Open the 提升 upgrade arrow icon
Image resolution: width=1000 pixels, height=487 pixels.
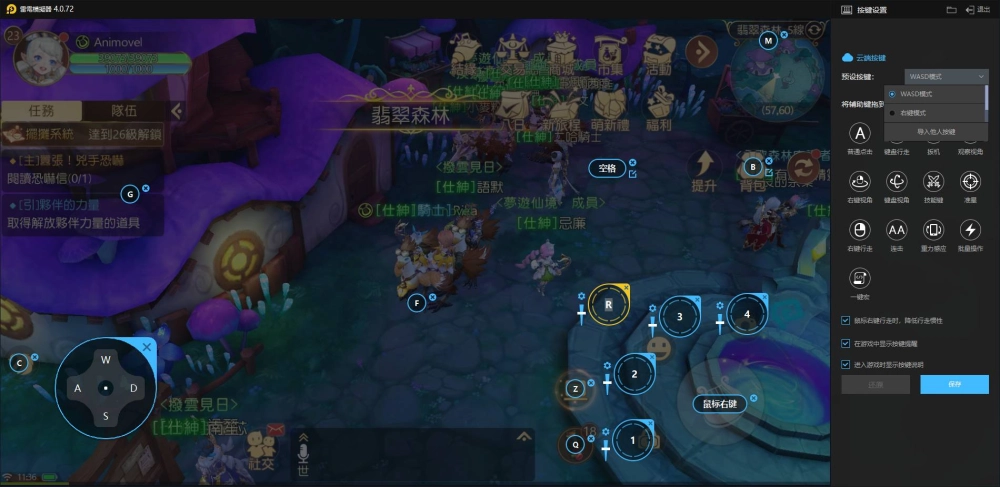tap(704, 170)
